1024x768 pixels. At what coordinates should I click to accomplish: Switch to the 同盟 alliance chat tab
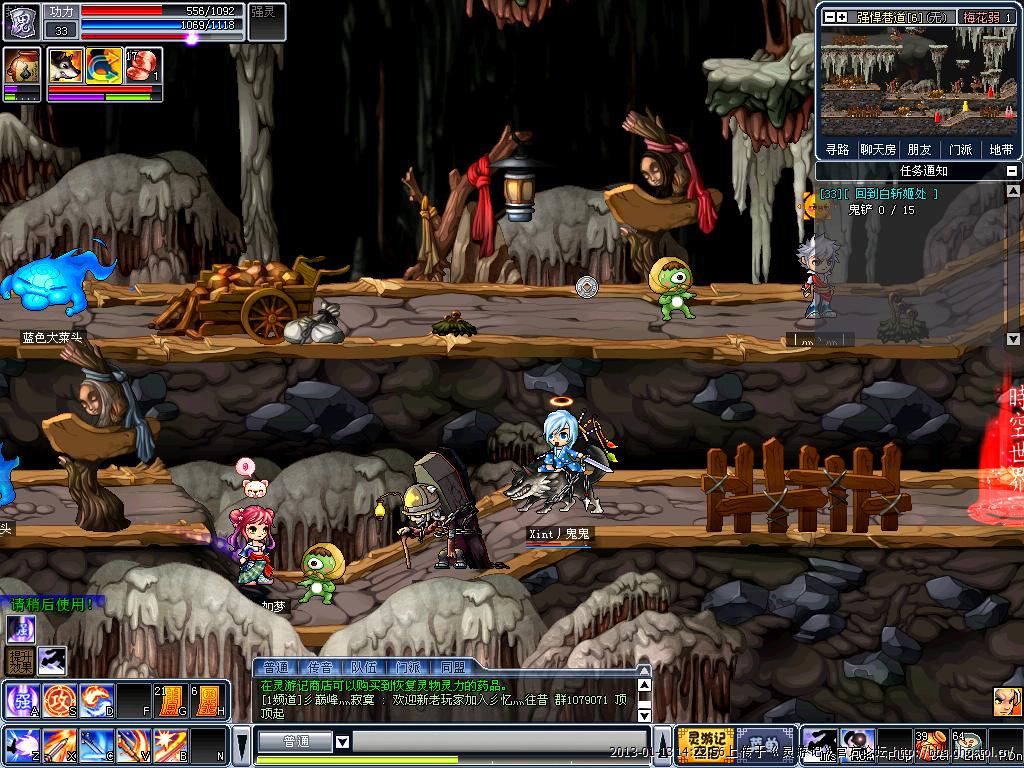pyautogui.click(x=452, y=667)
